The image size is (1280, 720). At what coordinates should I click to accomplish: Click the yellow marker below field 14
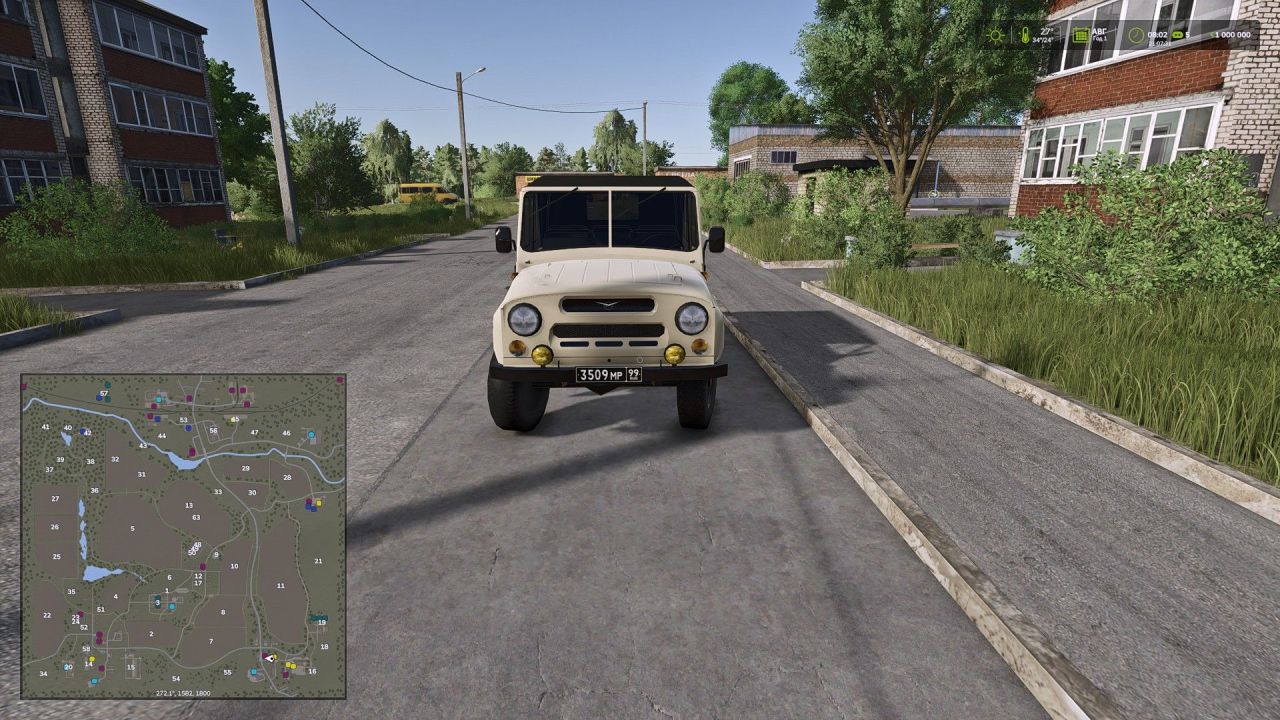coord(92,657)
